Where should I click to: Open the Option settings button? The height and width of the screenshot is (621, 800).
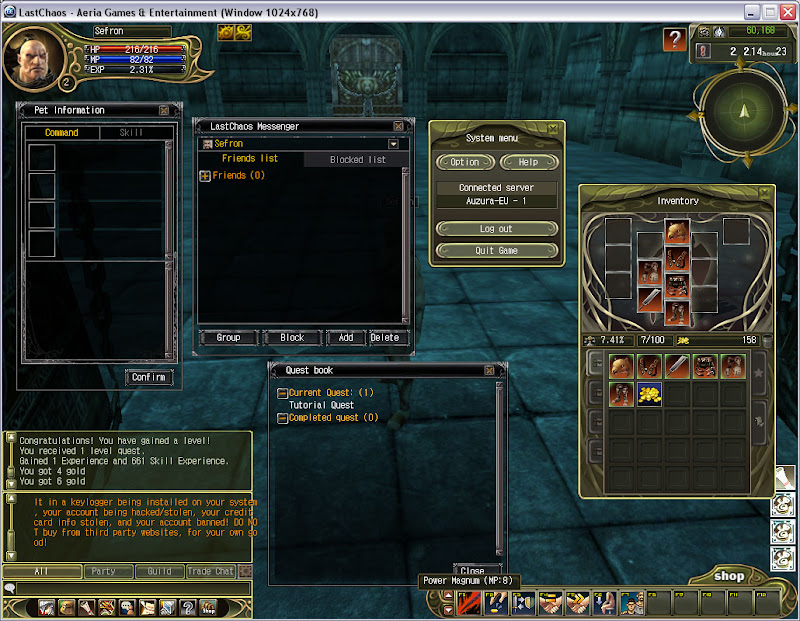465,162
